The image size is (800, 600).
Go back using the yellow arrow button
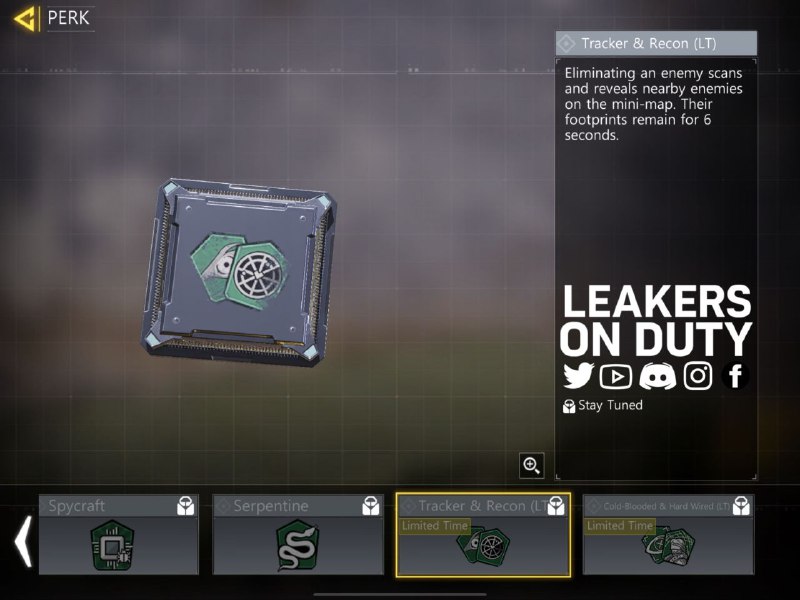[27, 18]
